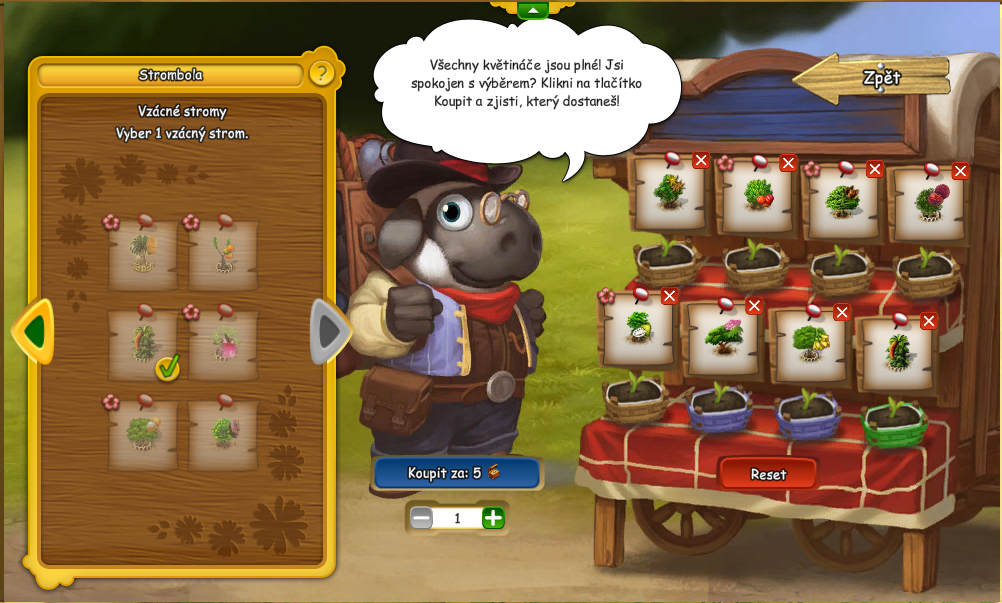This screenshot has height=603, width=1002.
Task: Remove the red apple tree from the stand
Action: (x=788, y=163)
